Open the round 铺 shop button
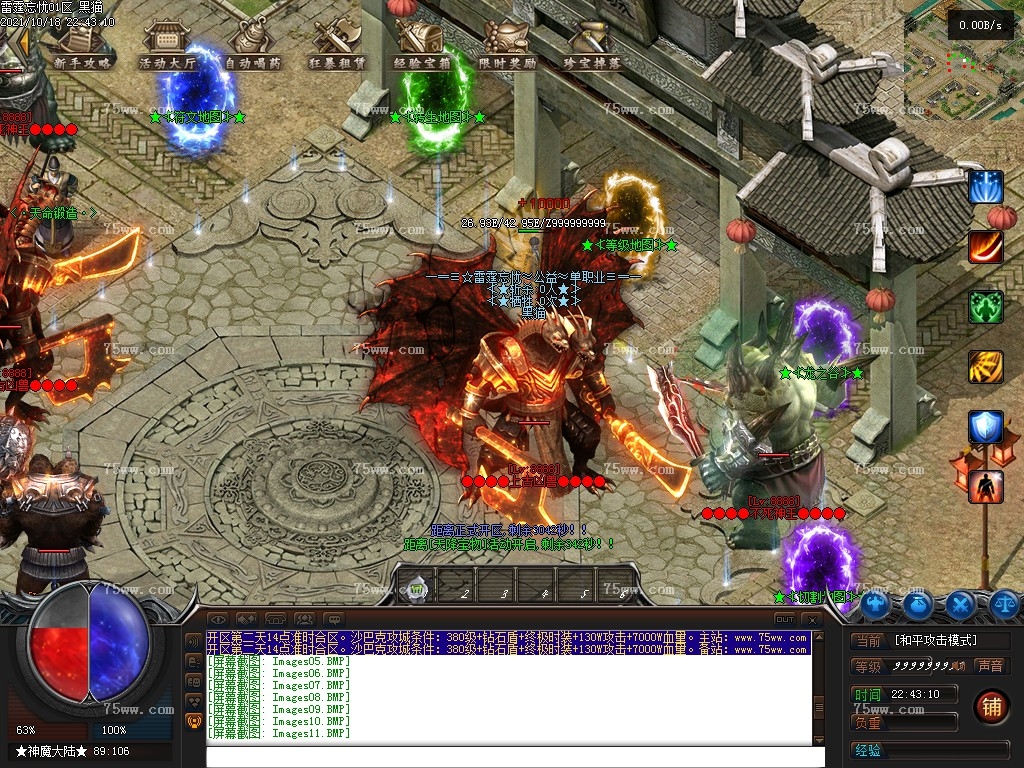Screen dimensions: 1024x768 pyautogui.click(x=990, y=705)
